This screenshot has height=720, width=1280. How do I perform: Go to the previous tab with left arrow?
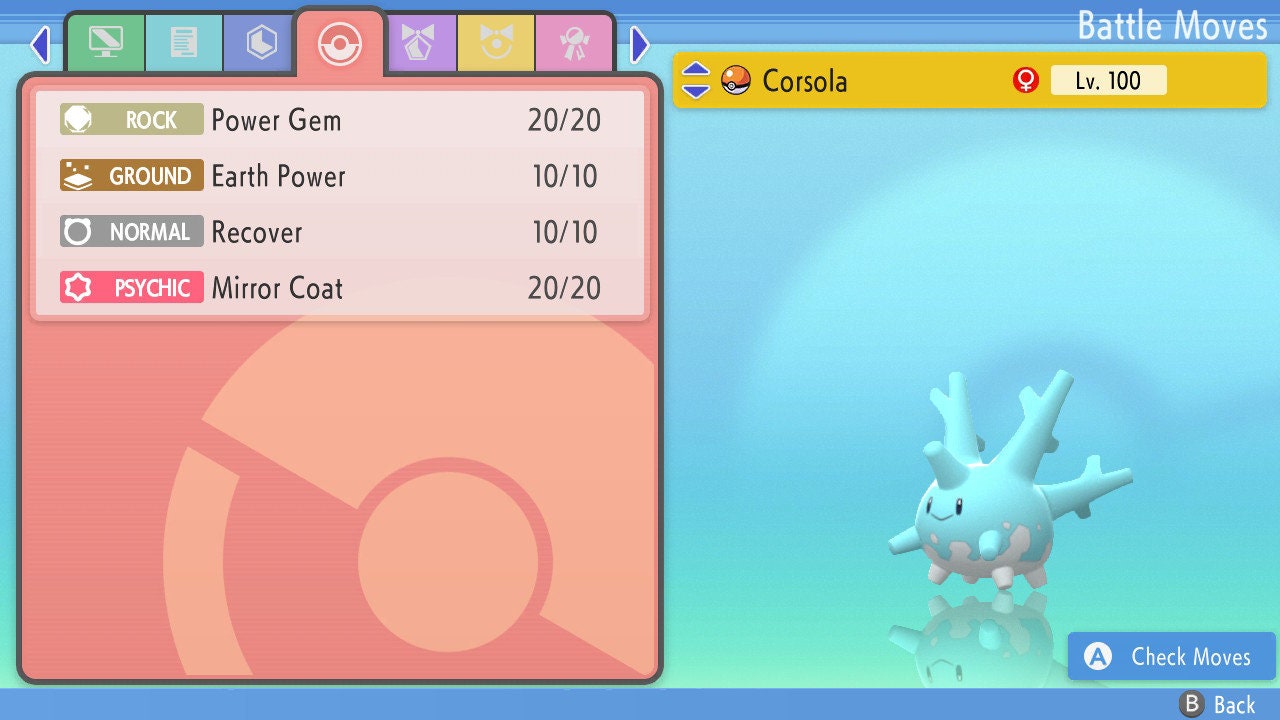(x=40, y=44)
